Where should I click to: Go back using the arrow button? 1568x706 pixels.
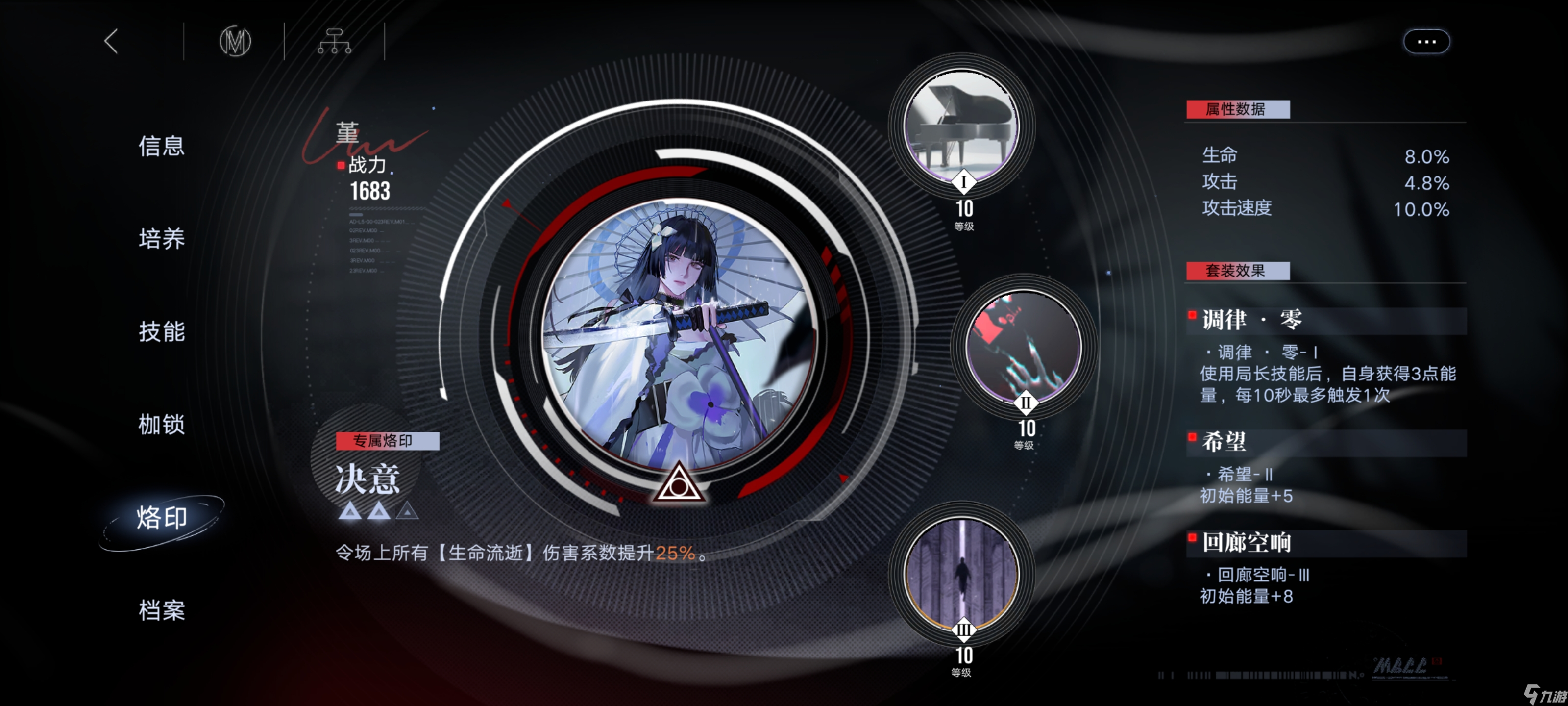pyautogui.click(x=111, y=41)
